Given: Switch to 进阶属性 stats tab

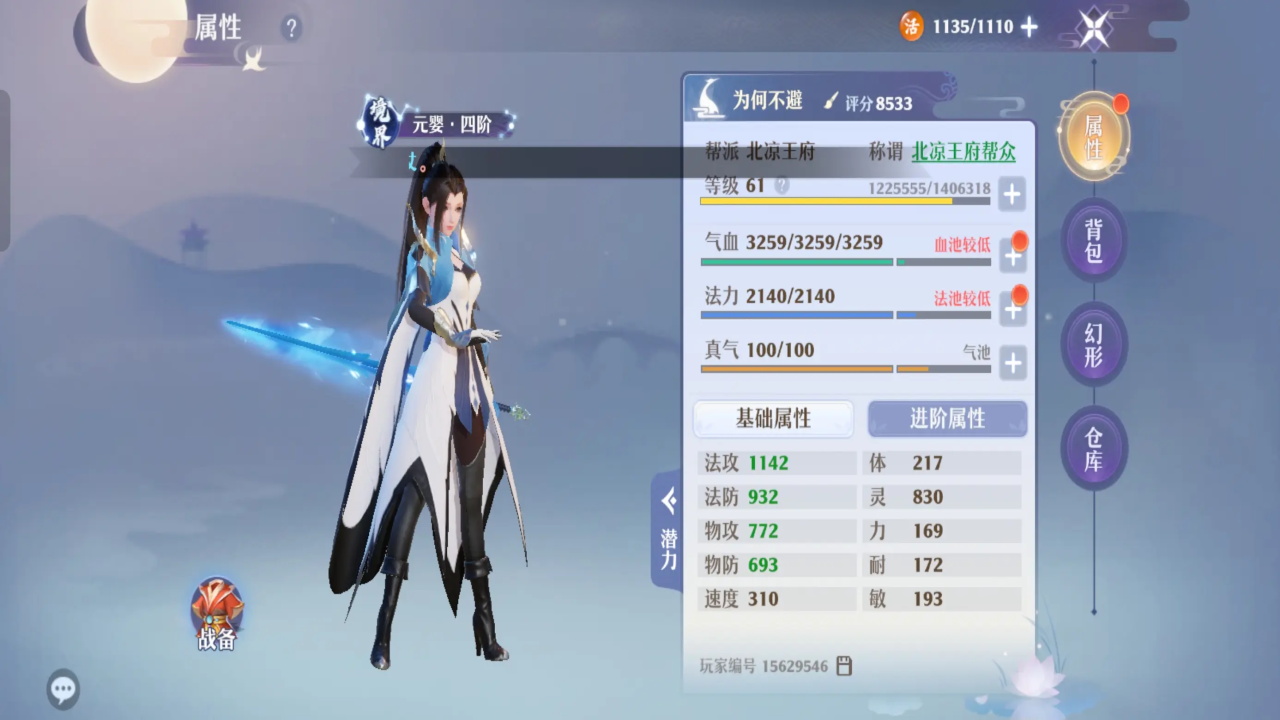Looking at the screenshot, I should coord(947,419).
